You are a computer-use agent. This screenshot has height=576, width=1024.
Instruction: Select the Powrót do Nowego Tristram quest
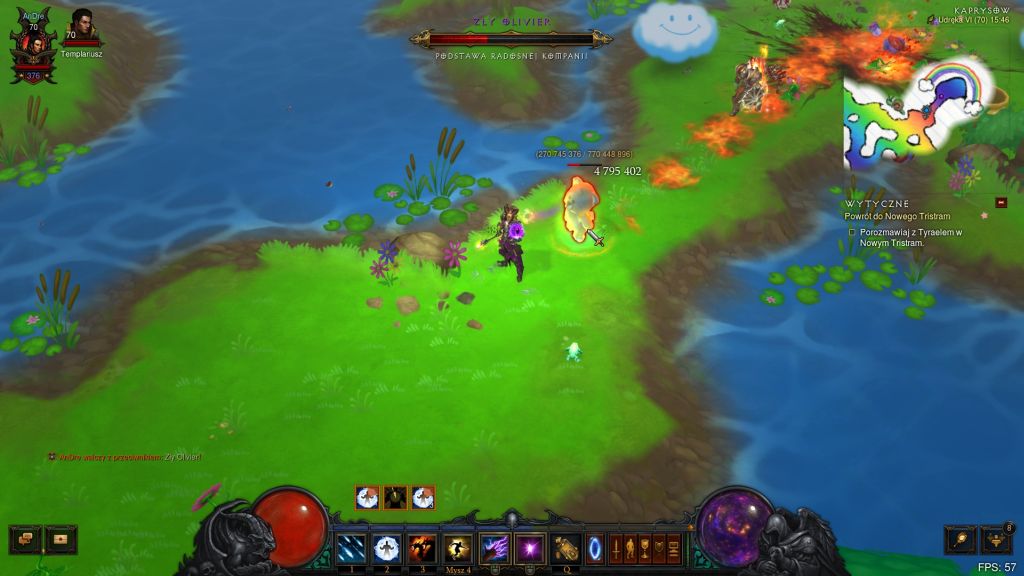[897, 216]
